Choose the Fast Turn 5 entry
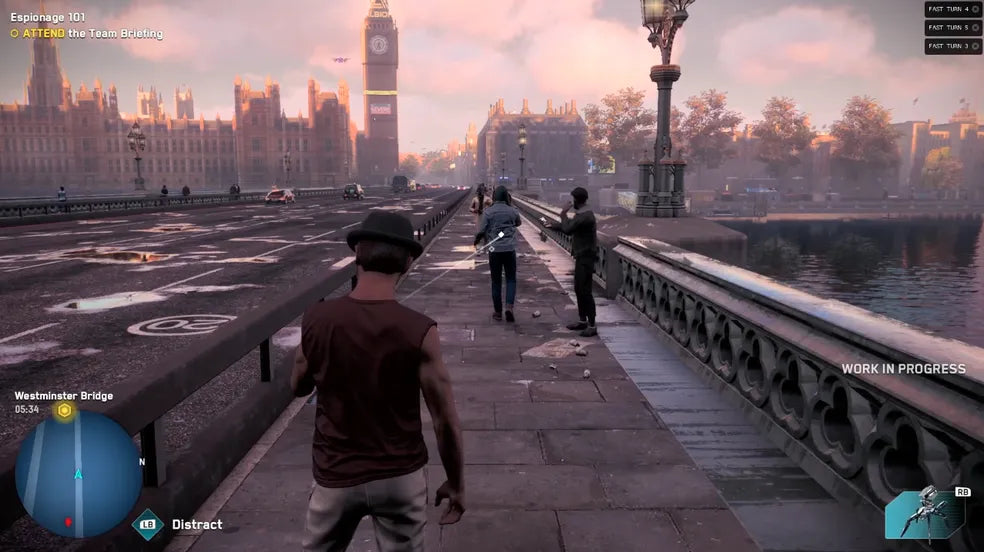The height and width of the screenshot is (552, 984). [953, 27]
